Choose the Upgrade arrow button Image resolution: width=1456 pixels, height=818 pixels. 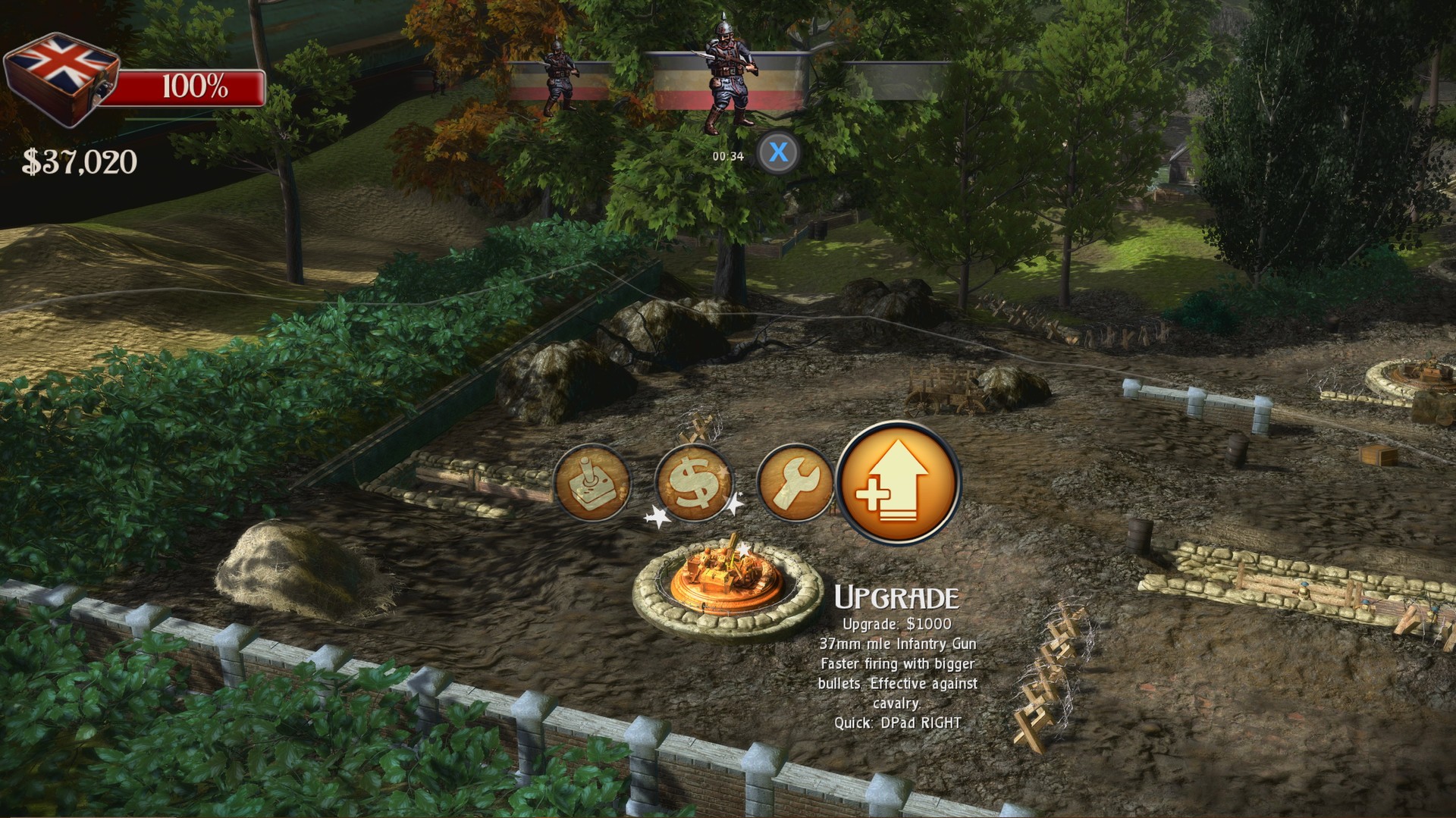click(899, 484)
